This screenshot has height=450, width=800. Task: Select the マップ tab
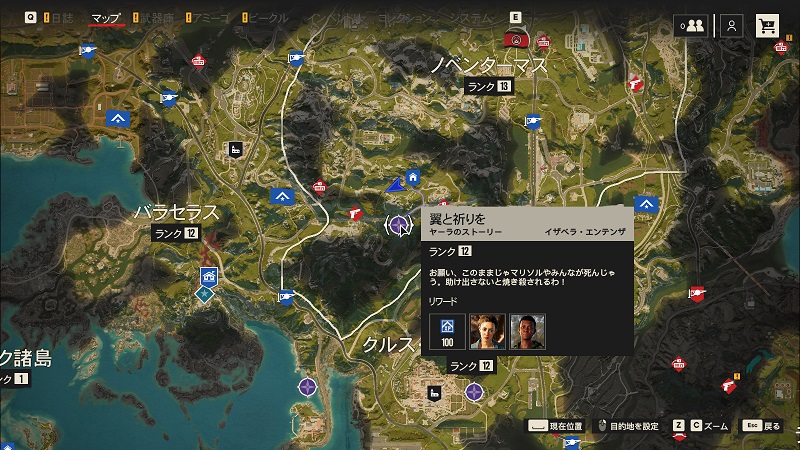(x=106, y=18)
